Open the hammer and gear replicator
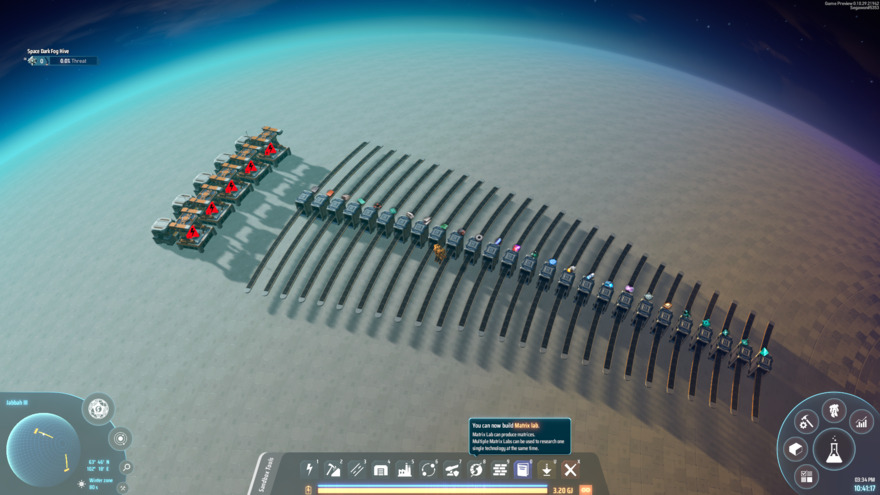 click(x=807, y=423)
